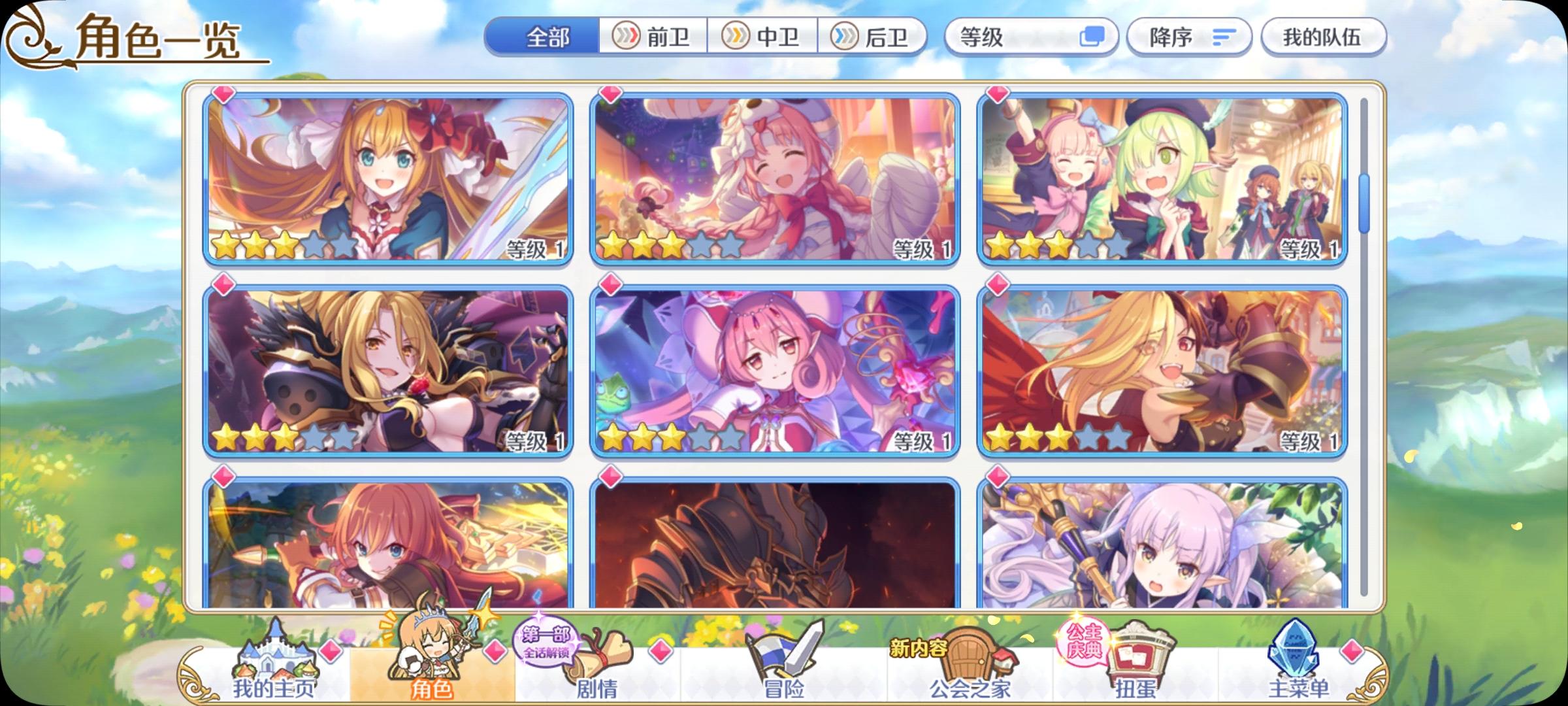Select the 全部 tab
Screen dimensions: 1568x706
[549, 37]
